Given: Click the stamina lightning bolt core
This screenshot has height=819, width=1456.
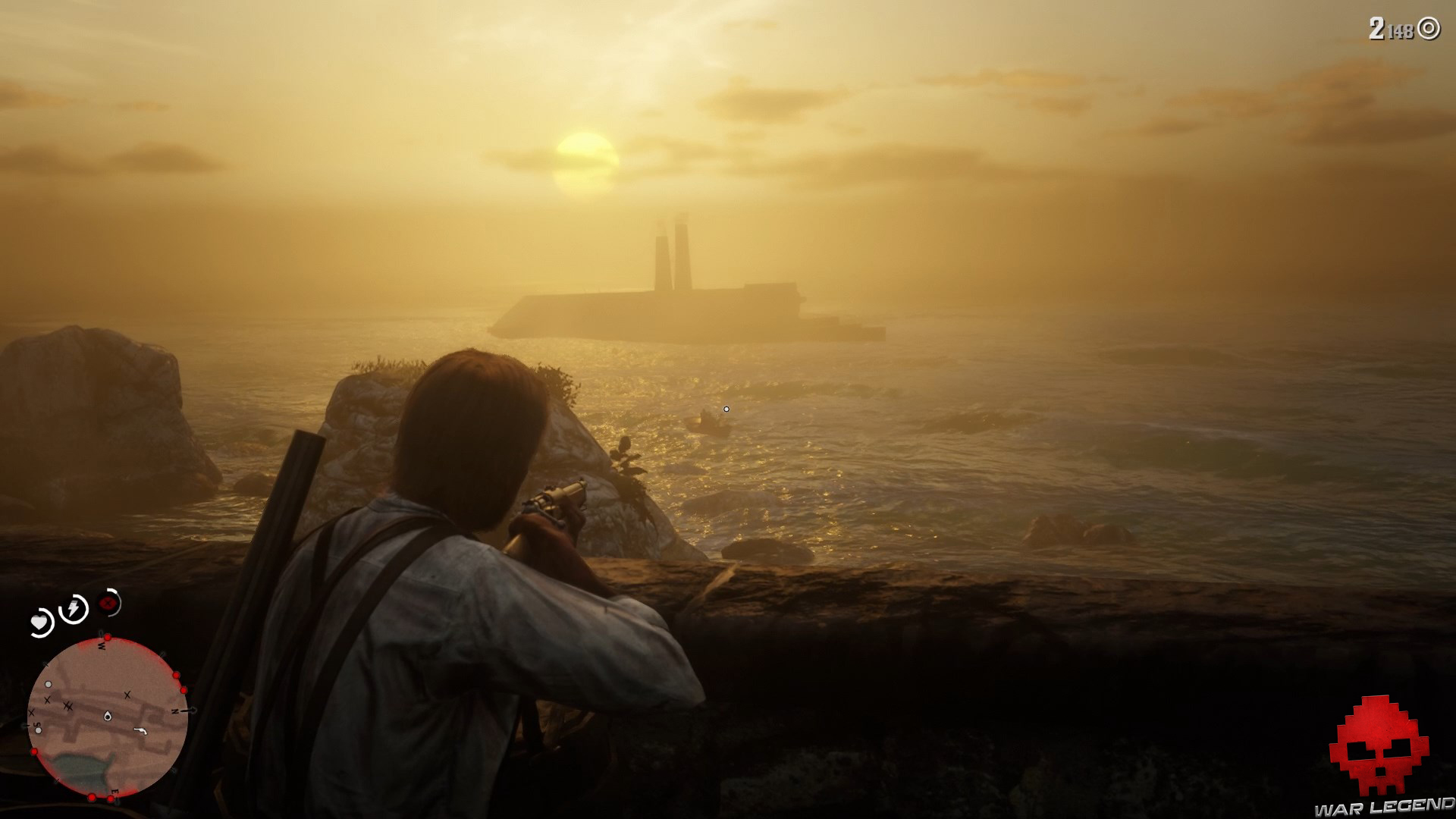Looking at the screenshot, I should click(x=73, y=608).
